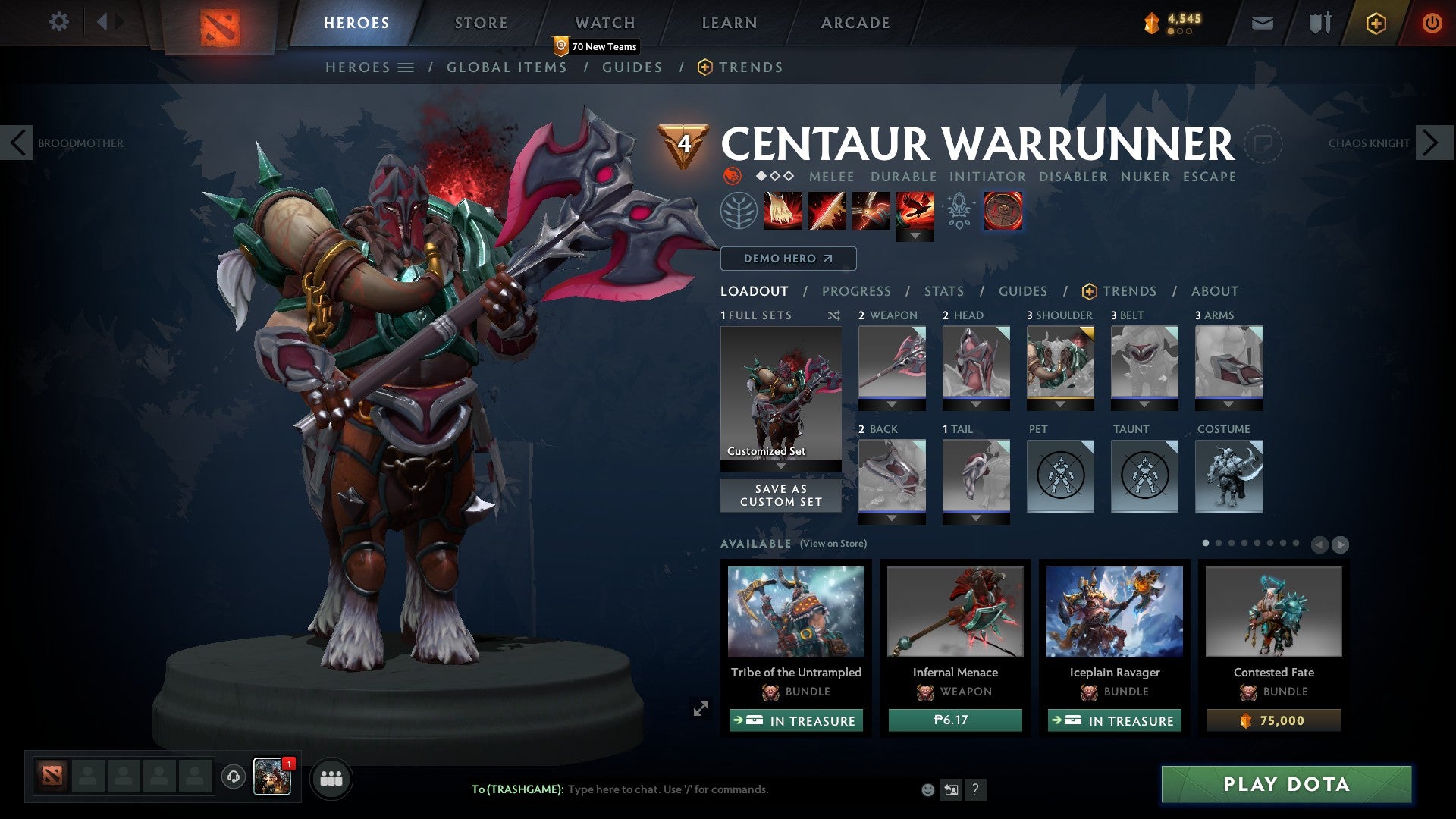Open the hamburger menu beside HEROES
1456x819 pixels.
coord(407,67)
